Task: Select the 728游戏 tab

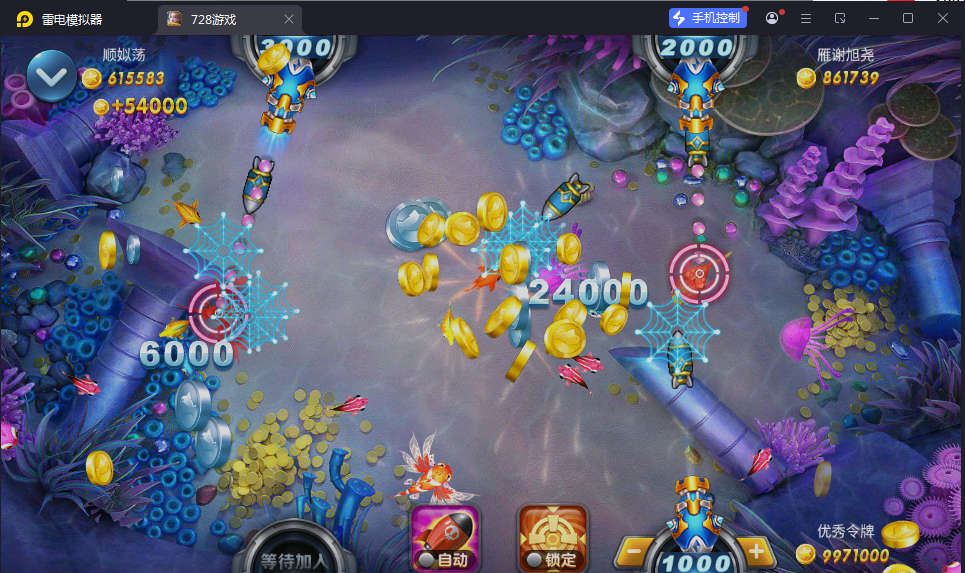Action: pyautogui.click(x=213, y=19)
